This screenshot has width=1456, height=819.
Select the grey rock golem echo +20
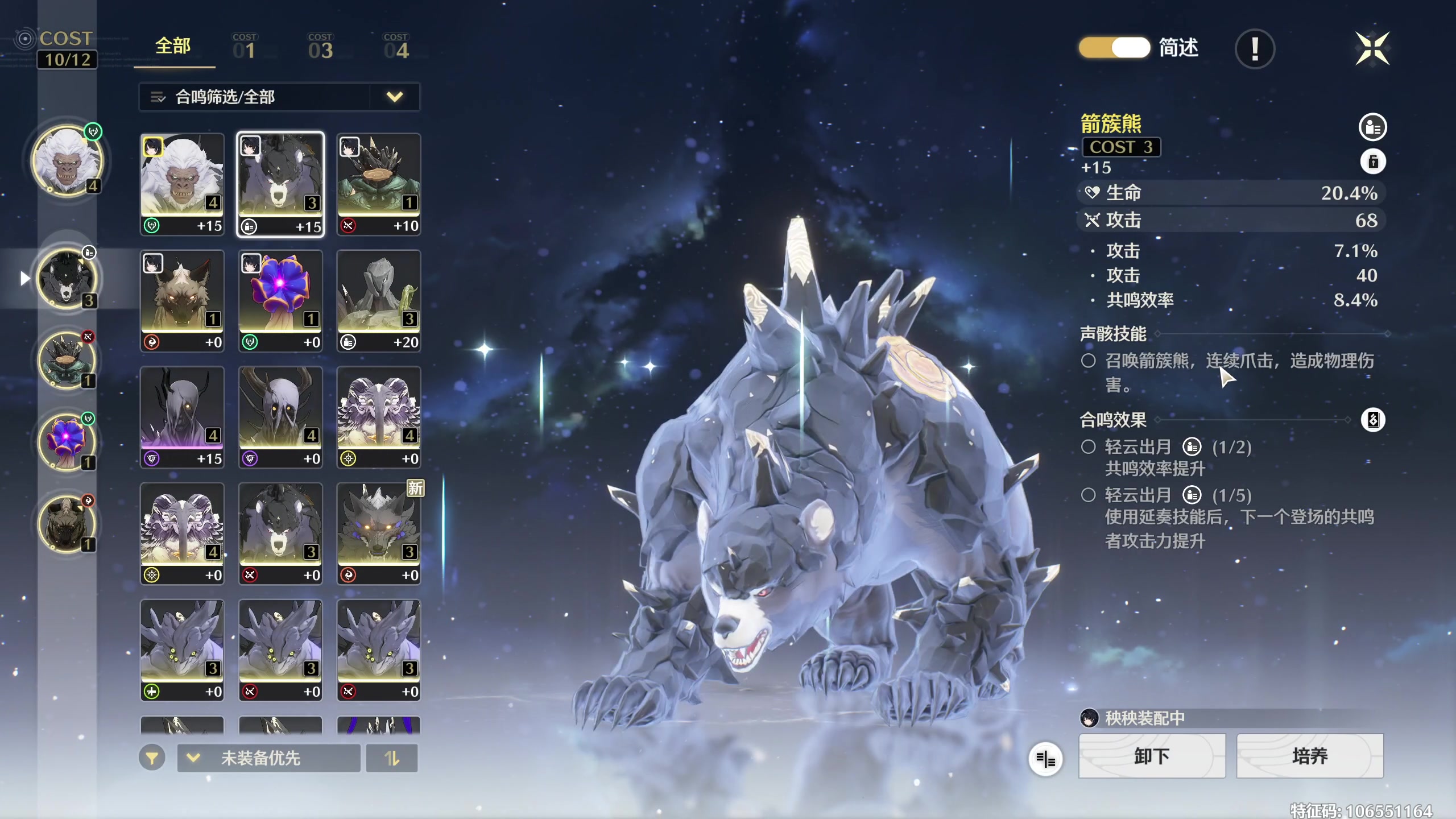[x=379, y=300]
